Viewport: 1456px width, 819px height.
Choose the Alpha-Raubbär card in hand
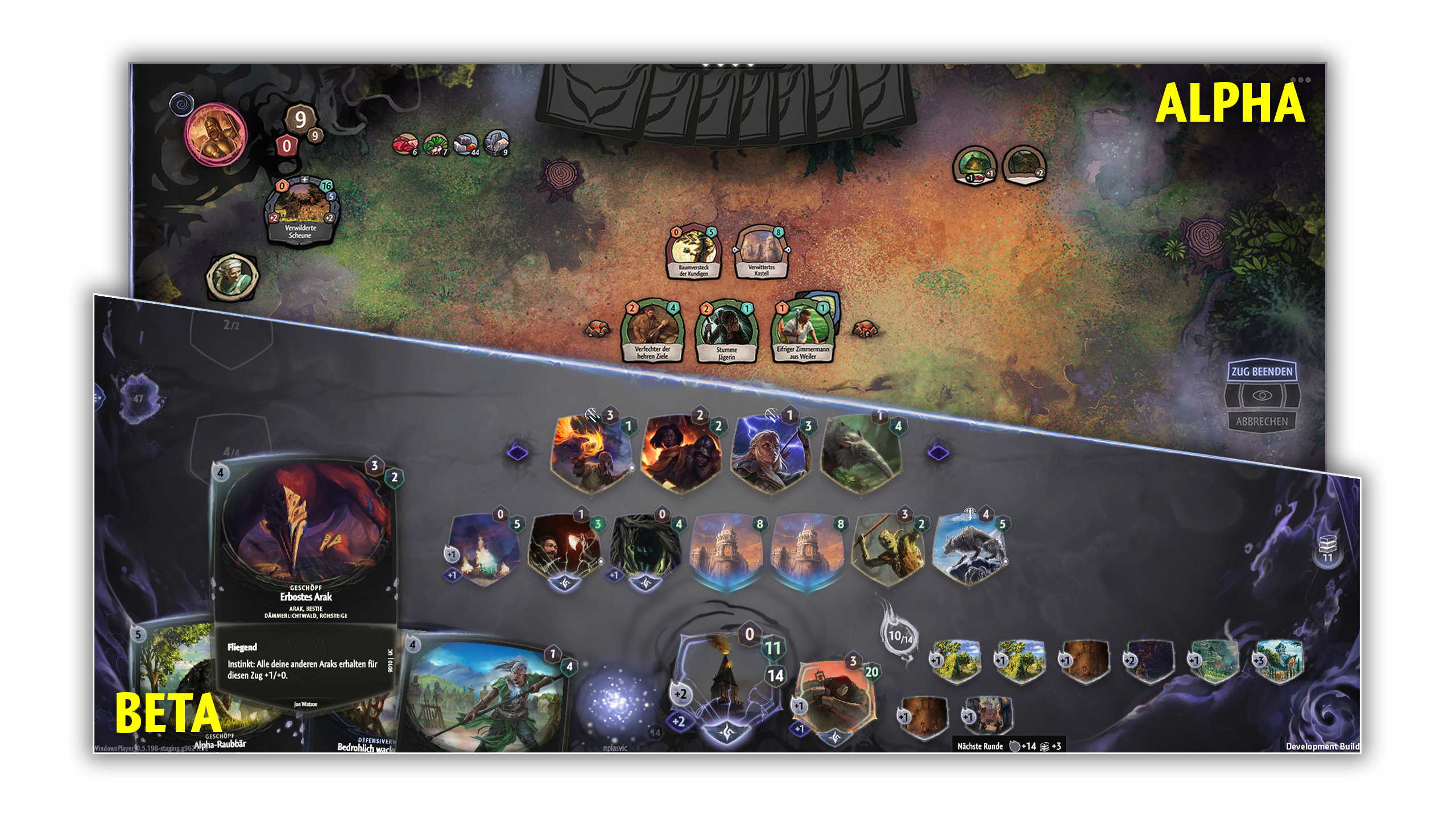tap(171, 682)
